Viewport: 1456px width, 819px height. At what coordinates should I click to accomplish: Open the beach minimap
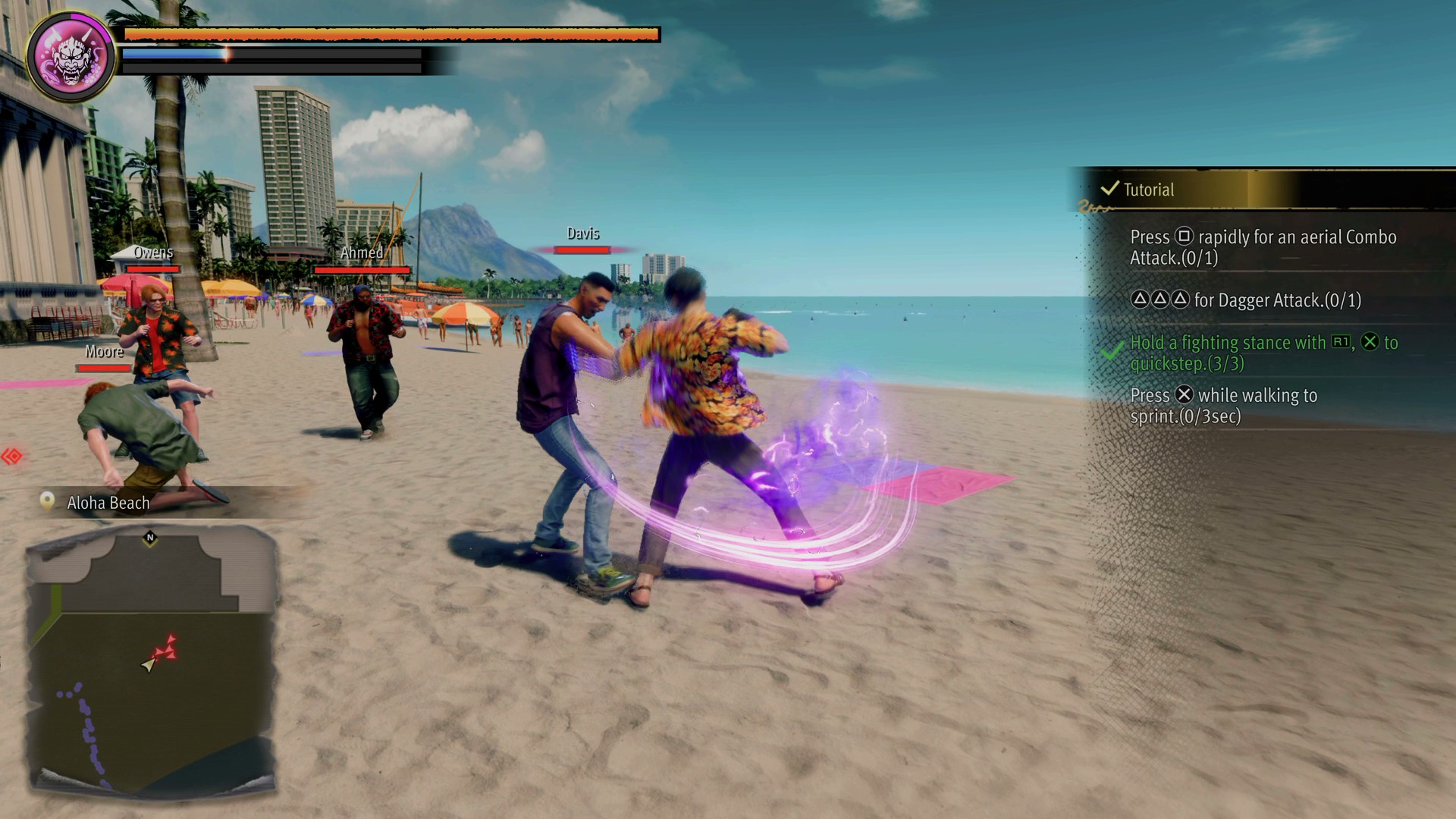[x=152, y=660]
